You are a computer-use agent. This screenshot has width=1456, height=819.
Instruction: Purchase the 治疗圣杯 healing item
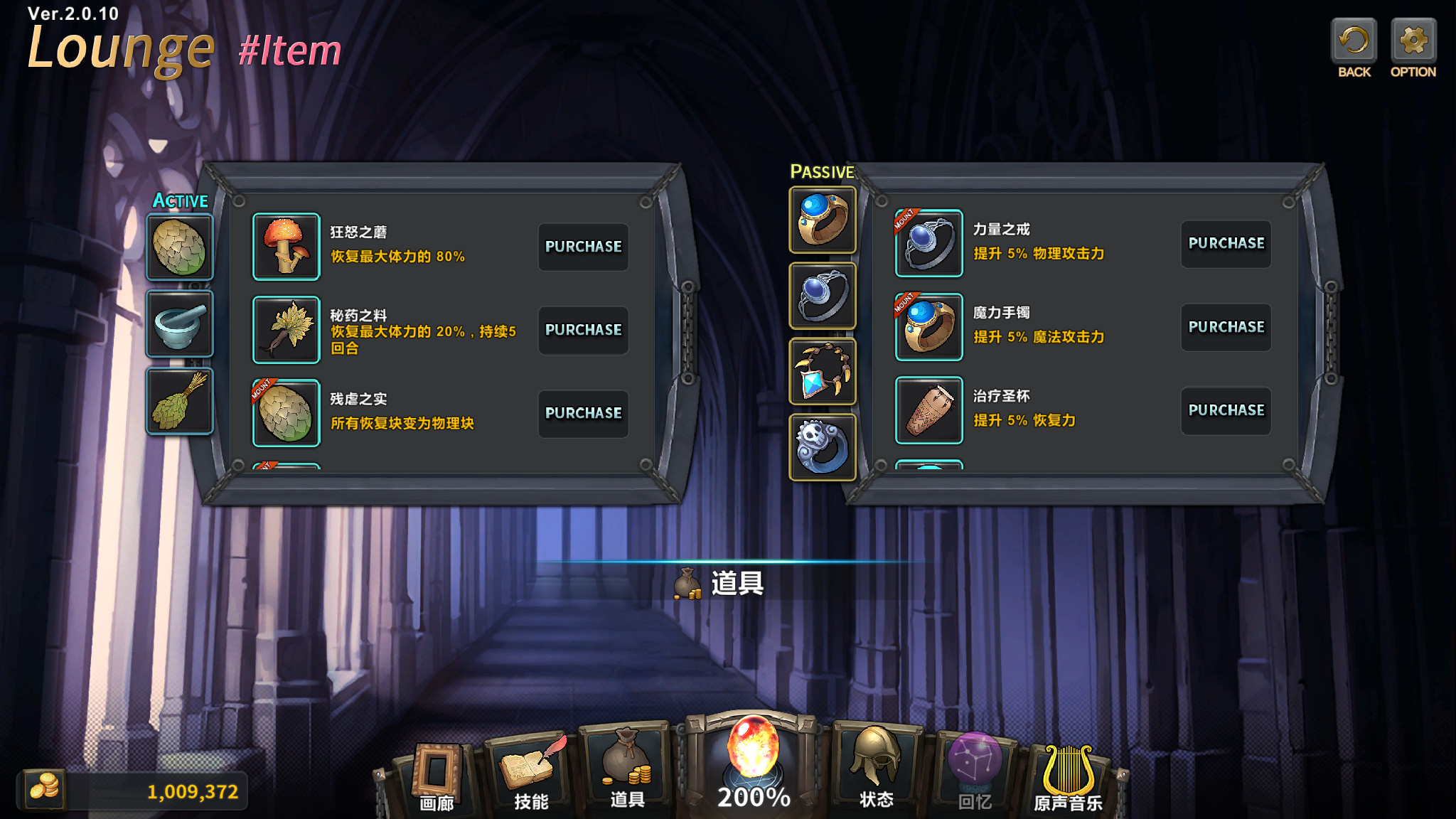(1226, 410)
